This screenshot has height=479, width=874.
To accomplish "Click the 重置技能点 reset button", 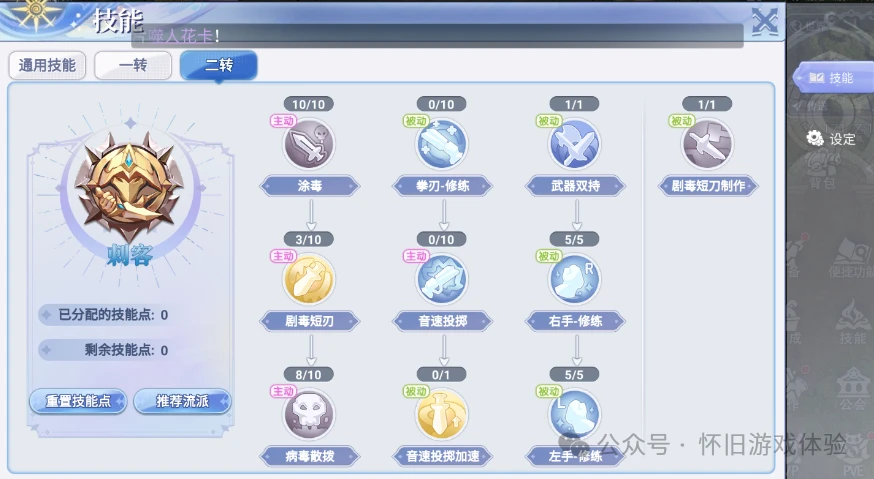I will point(78,401).
